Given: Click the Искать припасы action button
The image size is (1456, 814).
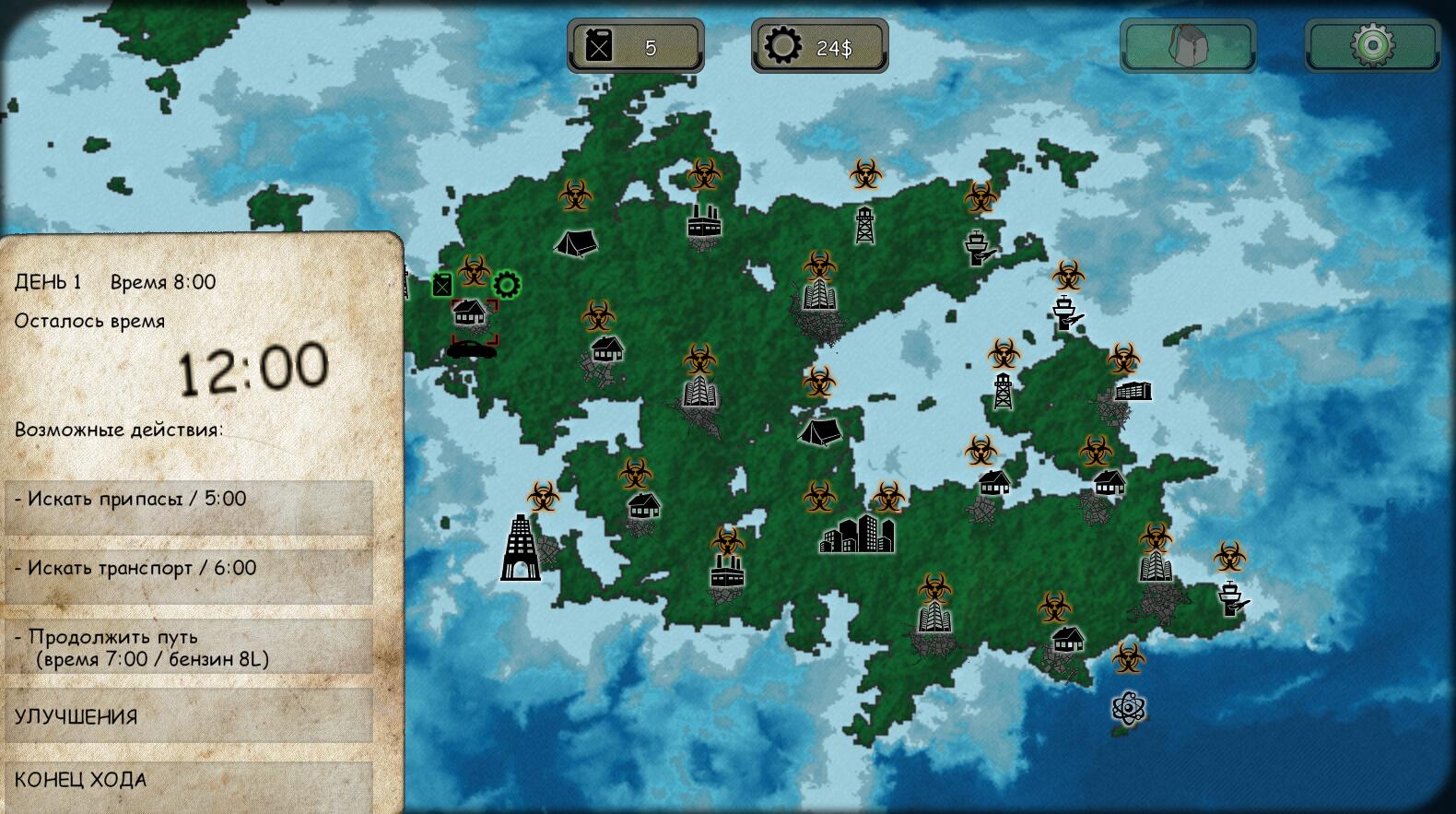Looking at the screenshot, I should tap(184, 499).
